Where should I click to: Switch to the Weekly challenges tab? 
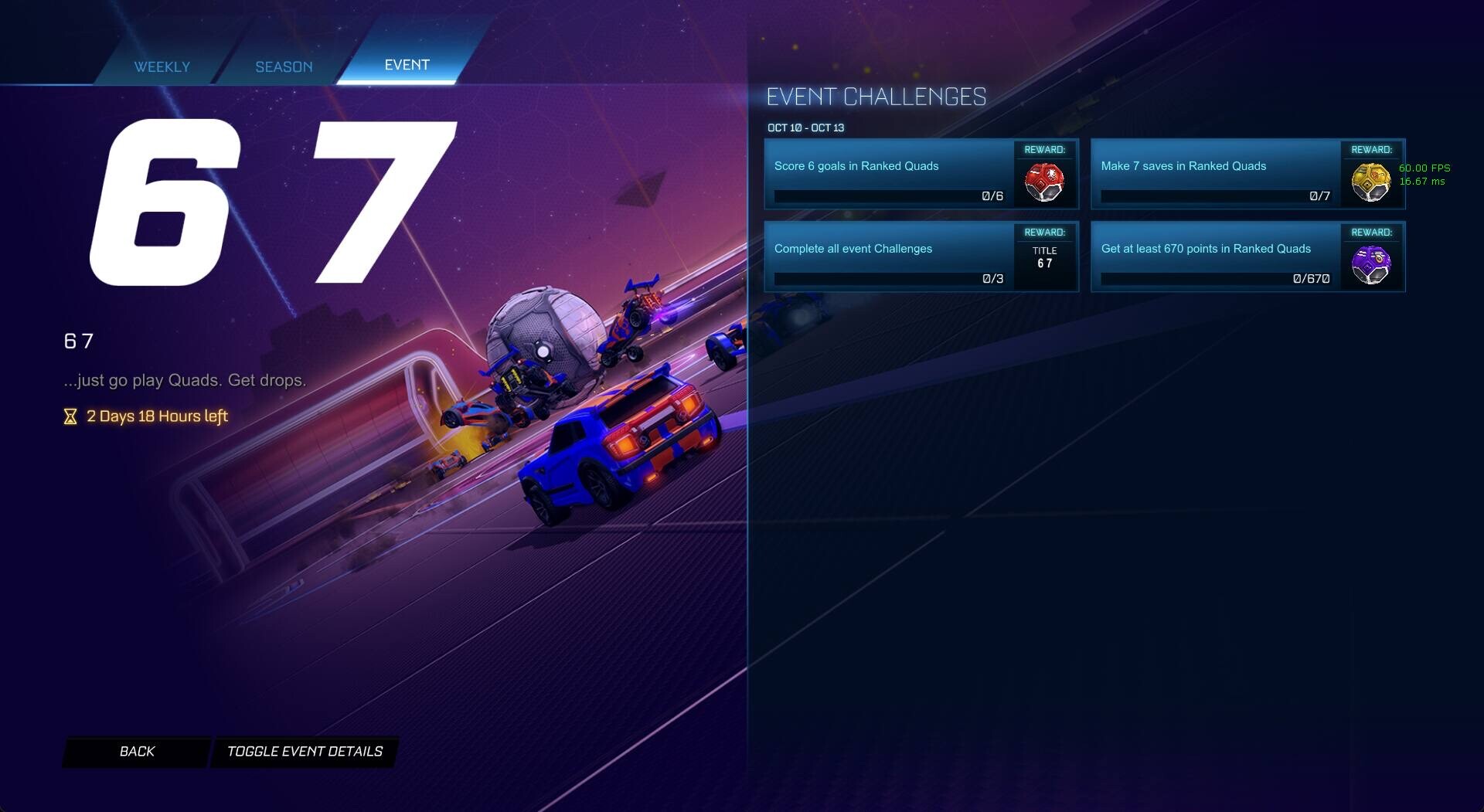point(162,66)
